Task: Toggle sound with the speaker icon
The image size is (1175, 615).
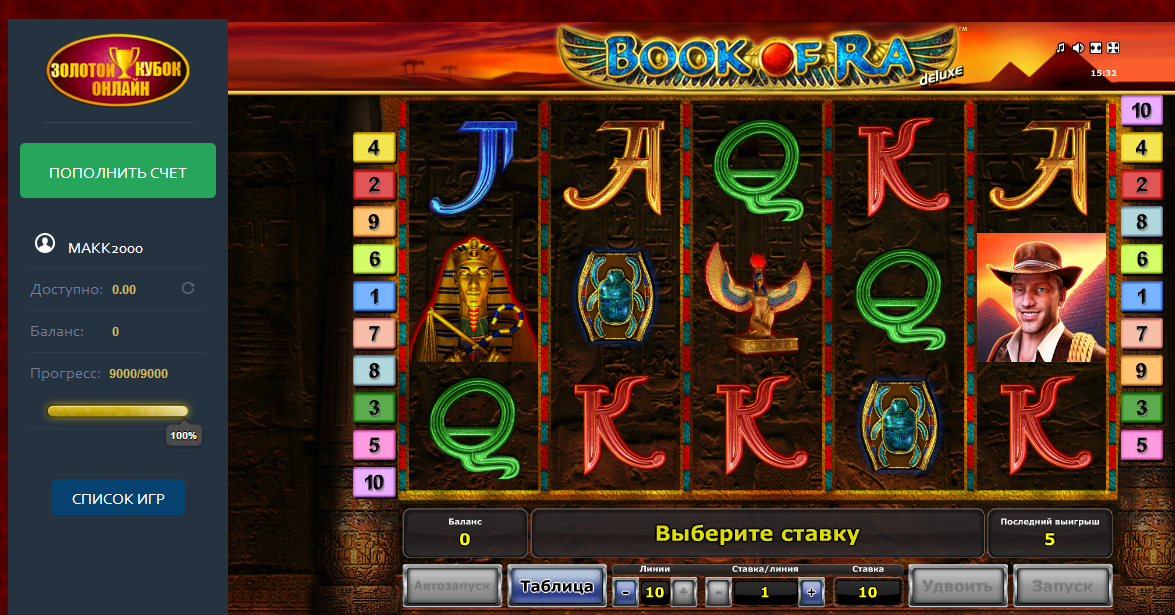Action: tap(1078, 48)
